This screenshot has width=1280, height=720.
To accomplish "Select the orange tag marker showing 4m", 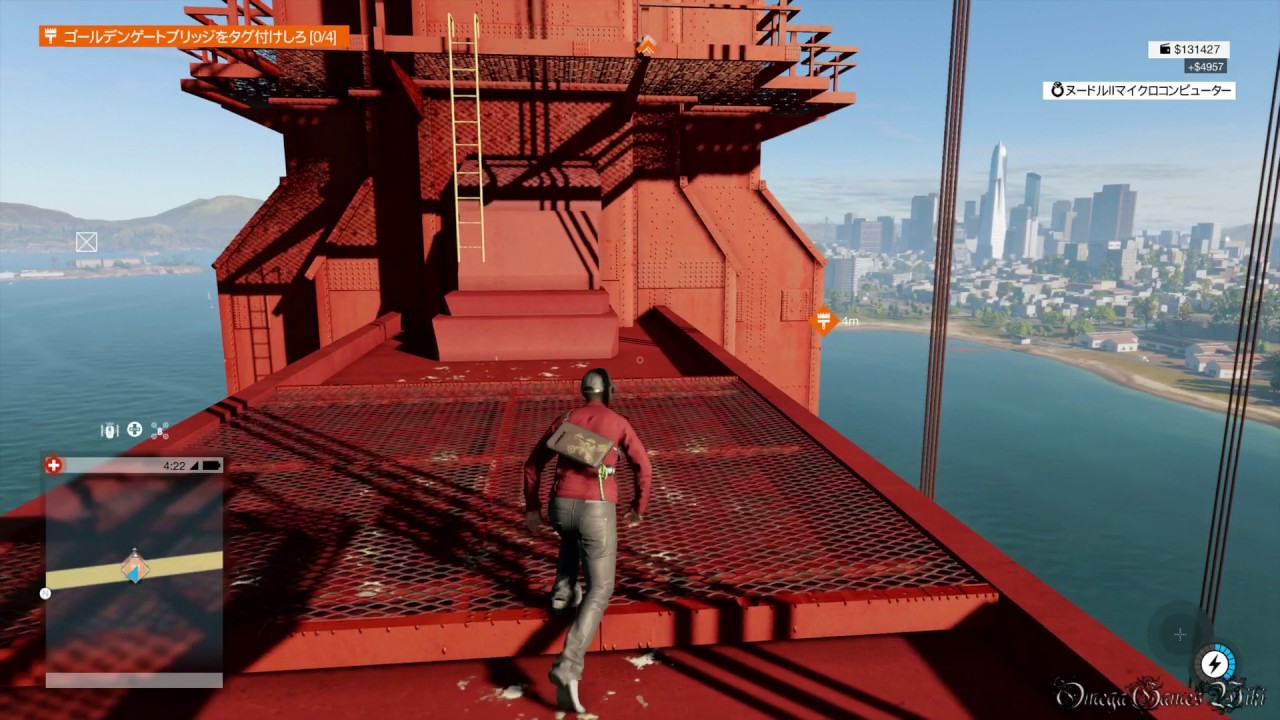I will [x=824, y=321].
